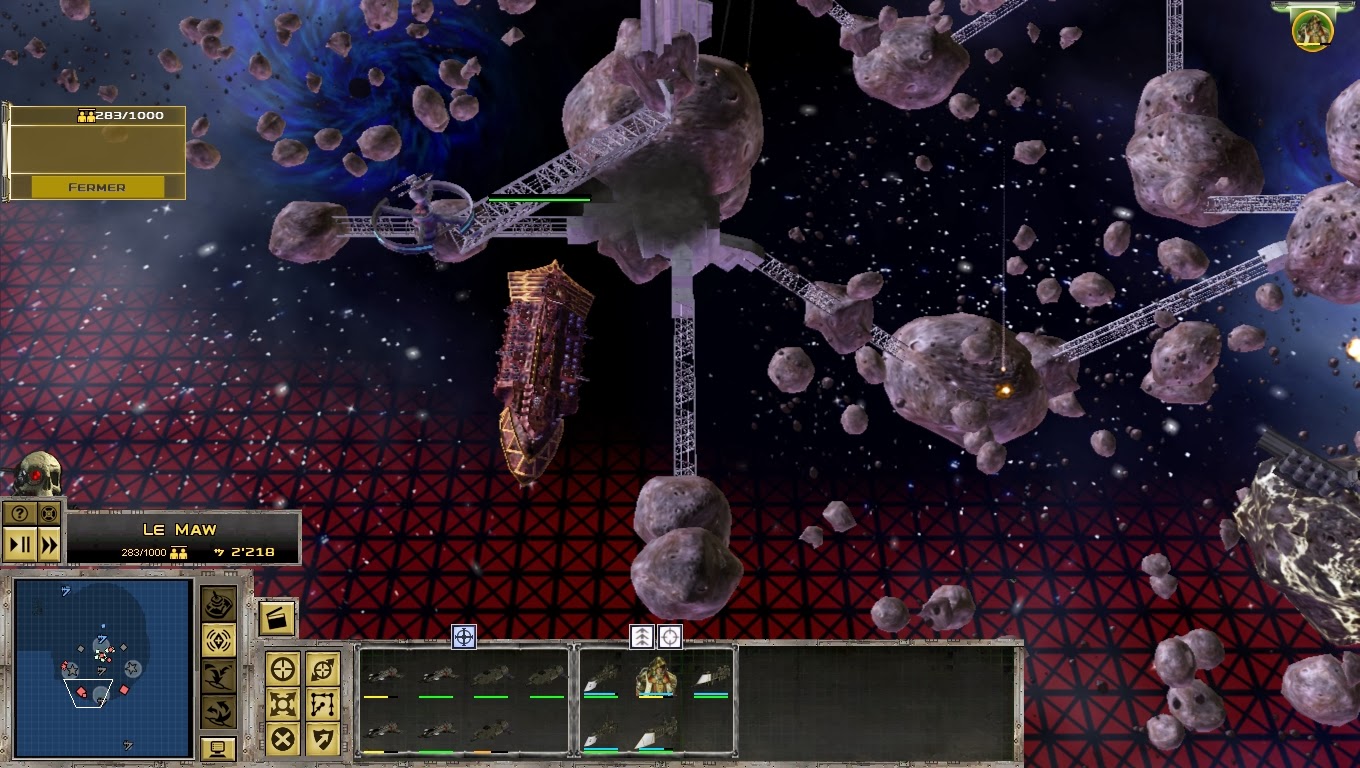Screen dimensions: 1360x768
Task: Click the question mark help button
Action: [20, 513]
